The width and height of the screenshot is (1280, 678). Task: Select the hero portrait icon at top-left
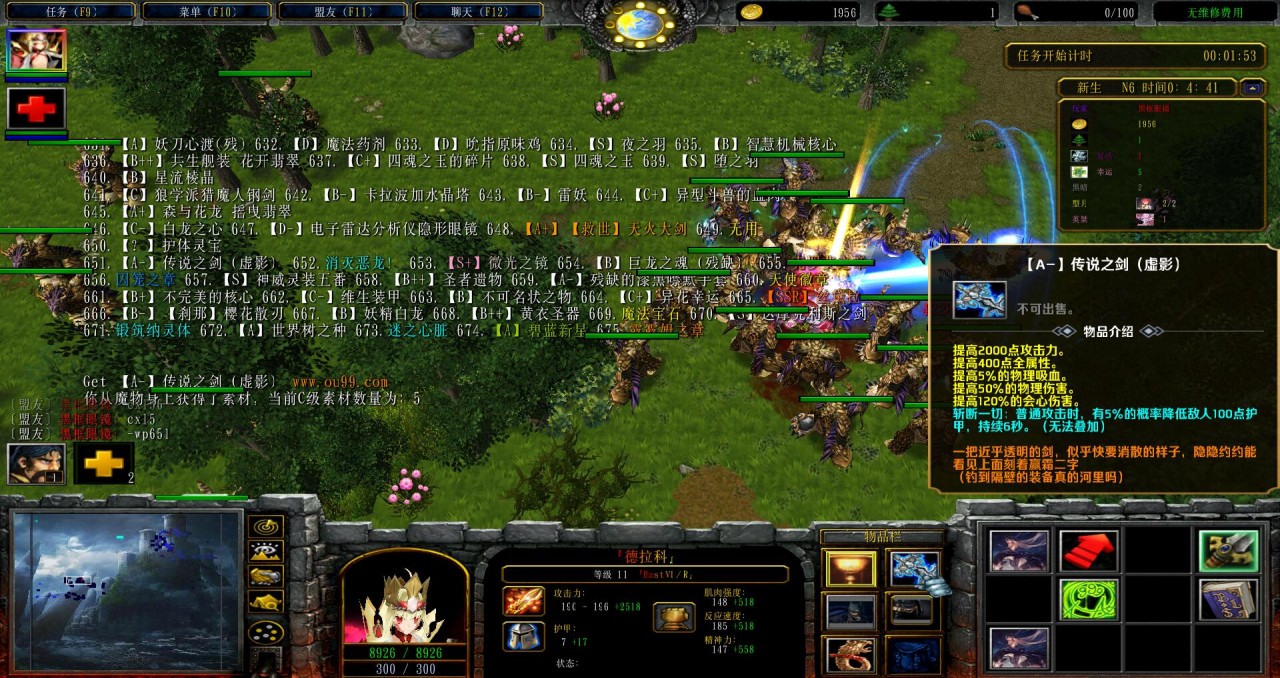37,50
